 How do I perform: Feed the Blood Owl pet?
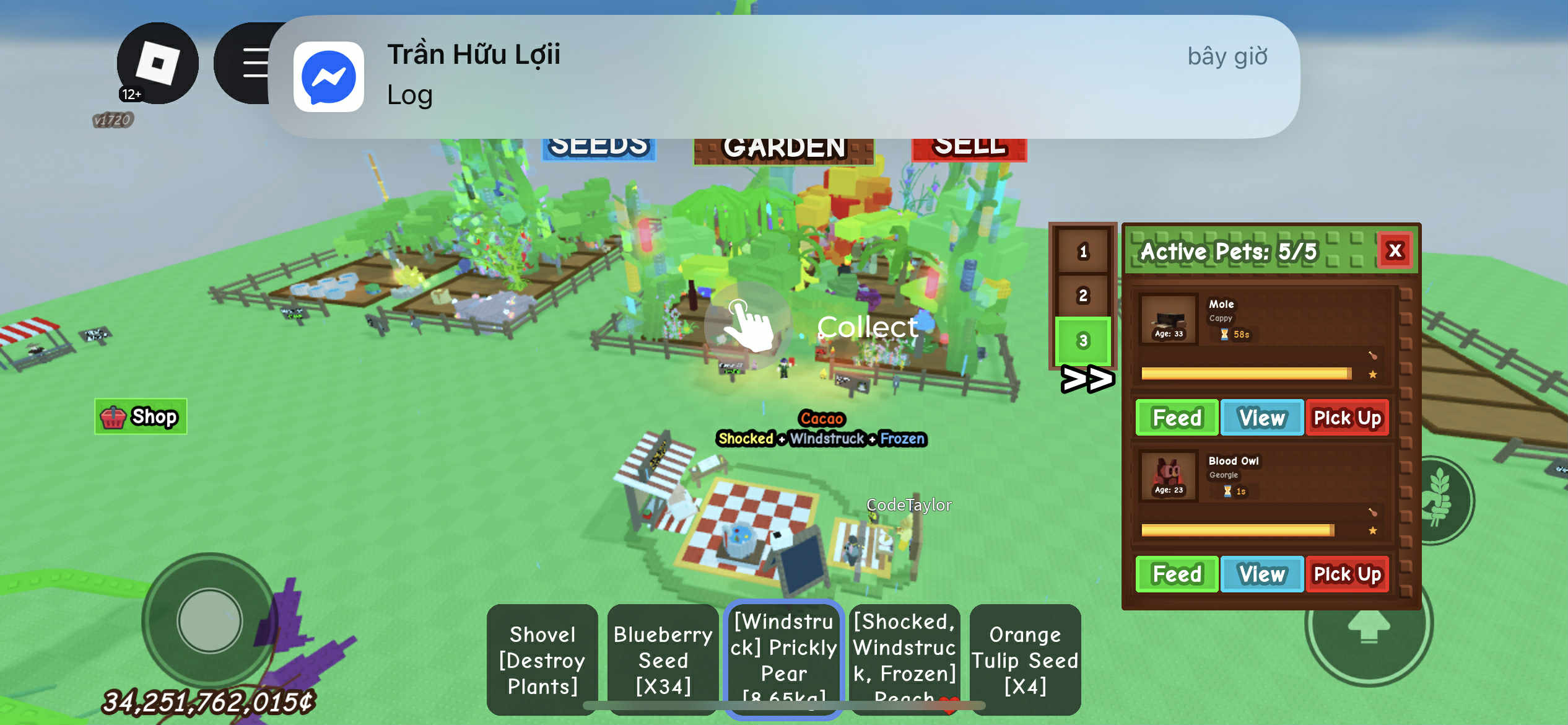tap(1177, 574)
